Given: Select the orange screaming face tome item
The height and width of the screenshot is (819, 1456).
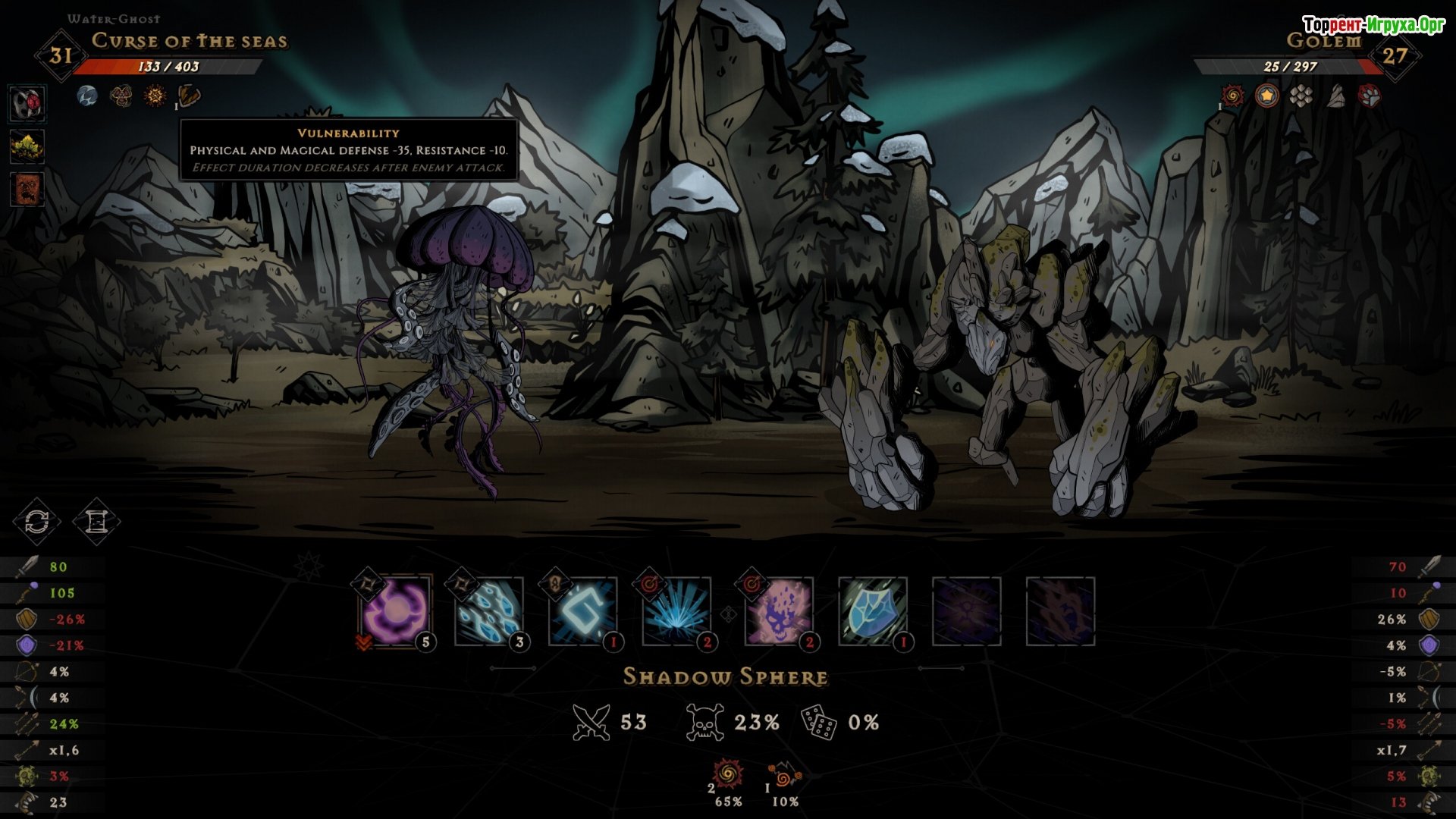Looking at the screenshot, I should 27,189.
